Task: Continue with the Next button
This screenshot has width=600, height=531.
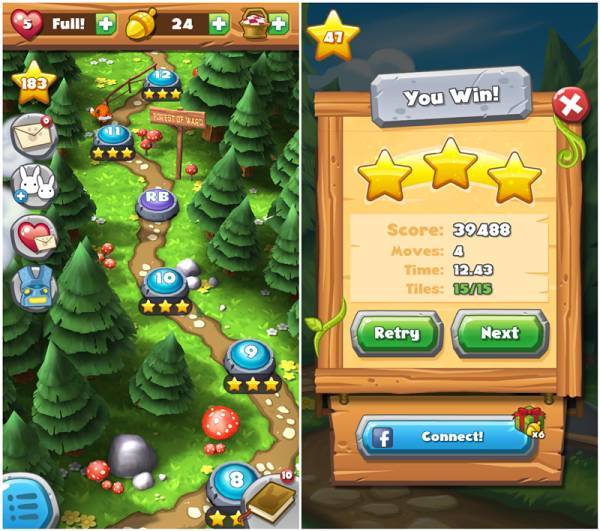Action: 499,333
